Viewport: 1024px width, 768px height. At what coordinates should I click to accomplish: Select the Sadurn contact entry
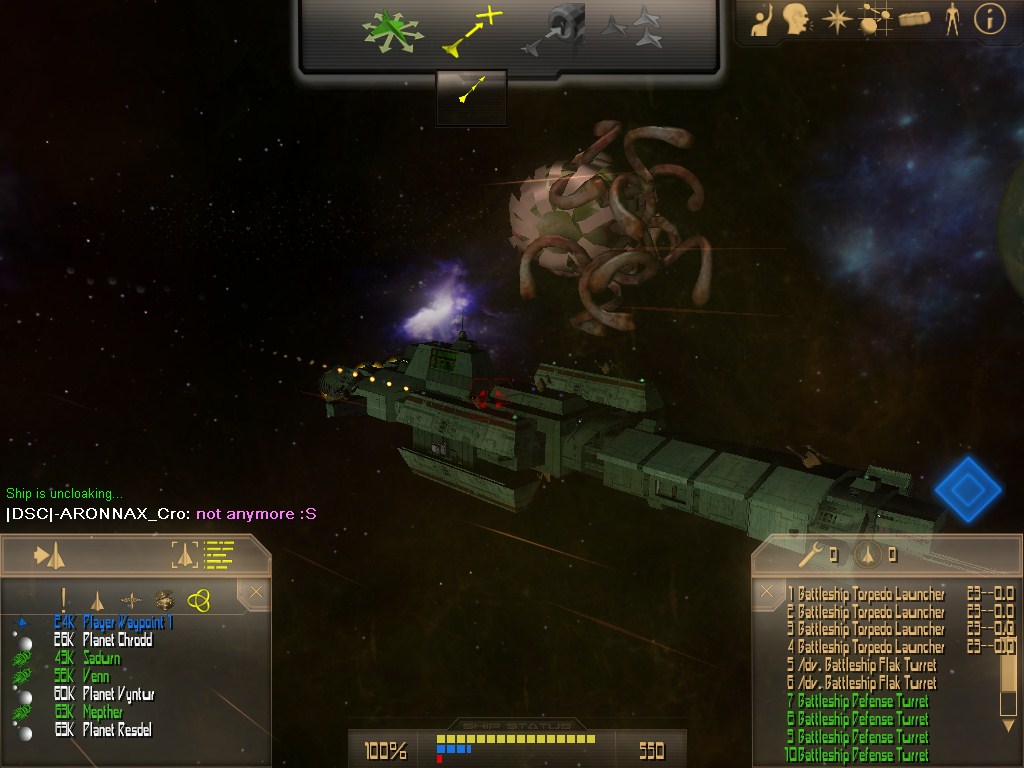pyautogui.click(x=102, y=659)
